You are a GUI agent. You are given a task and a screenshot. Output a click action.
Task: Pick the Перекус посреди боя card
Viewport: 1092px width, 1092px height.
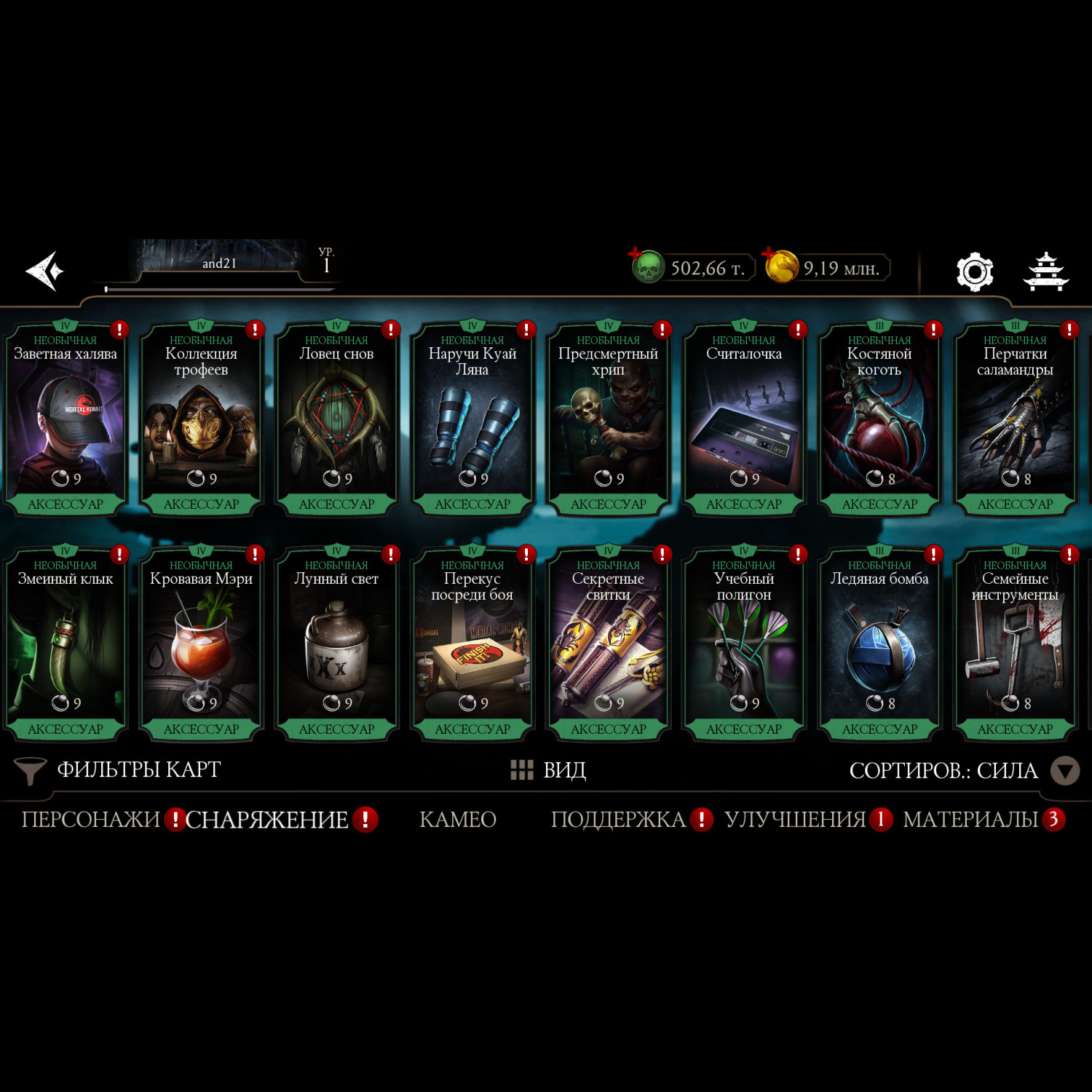click(472, 645)
